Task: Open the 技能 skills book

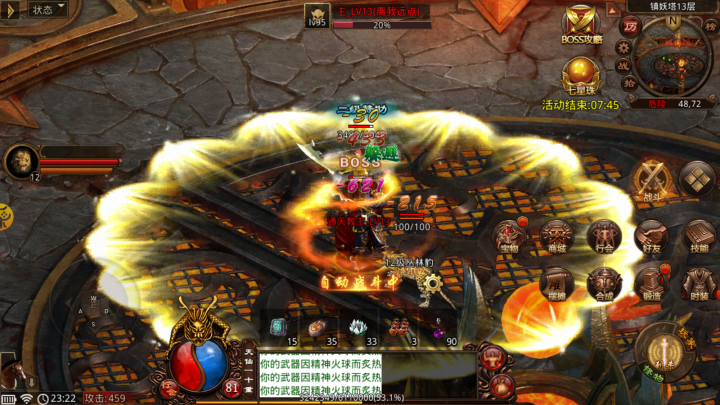Action: pos(697,236)
